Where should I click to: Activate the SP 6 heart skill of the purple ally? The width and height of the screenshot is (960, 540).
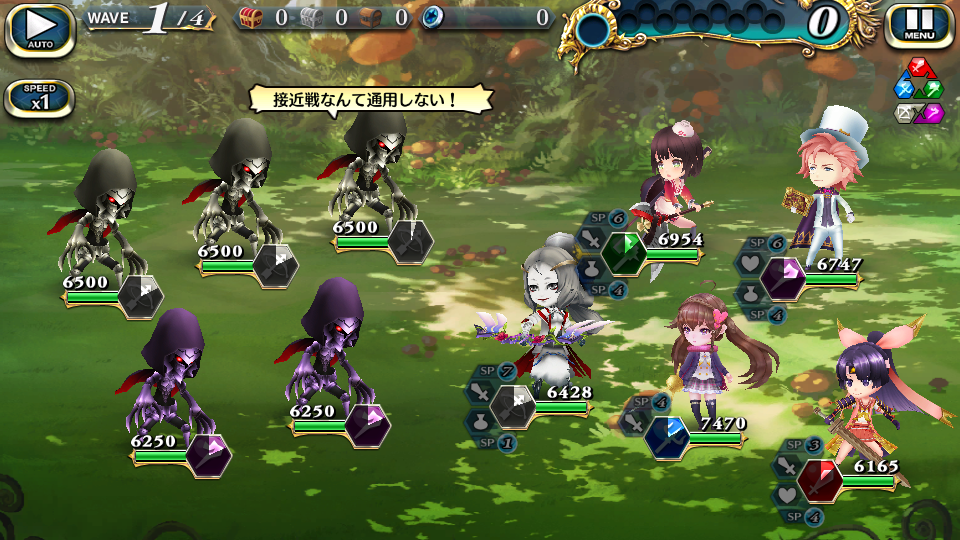[752, 264]
